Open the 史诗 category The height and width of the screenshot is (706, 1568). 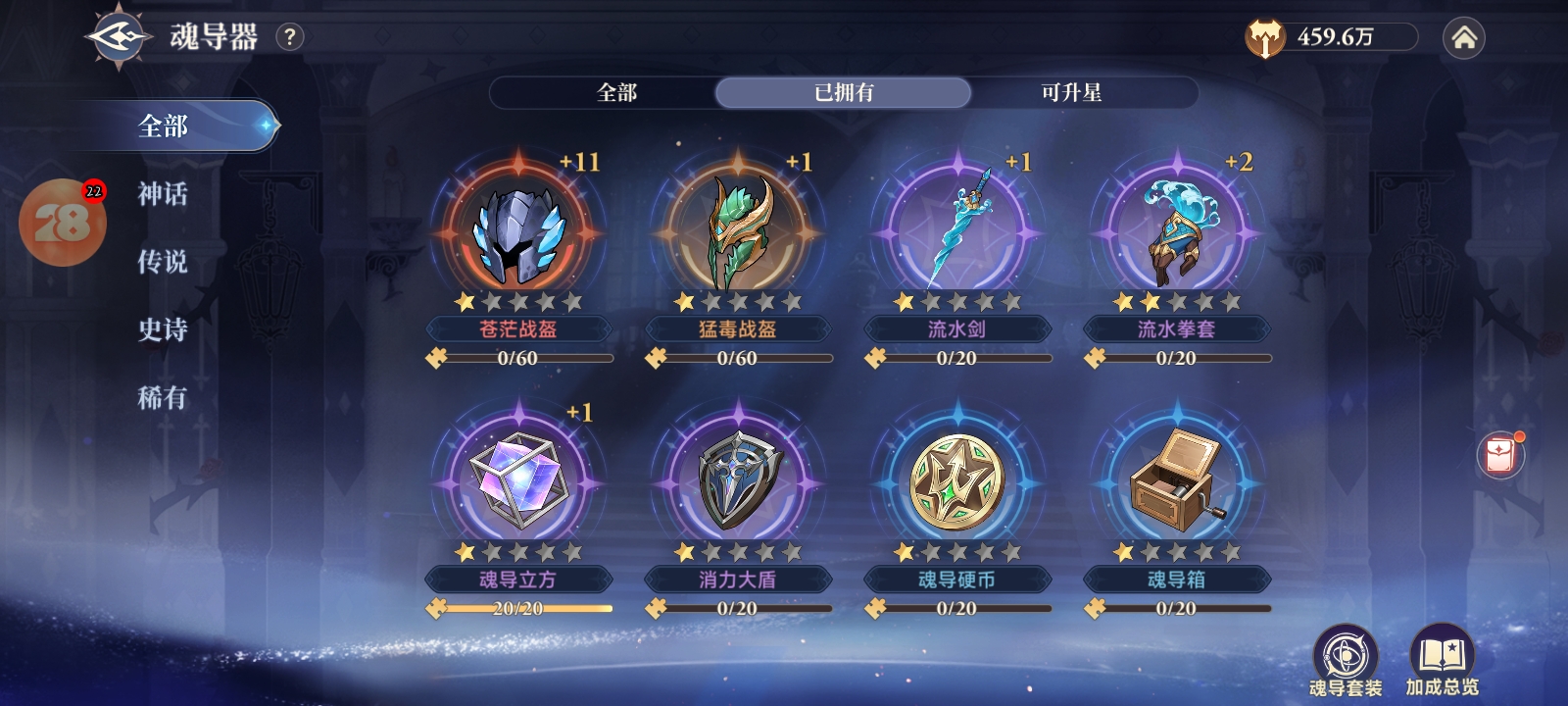click(x=163, y=329)
